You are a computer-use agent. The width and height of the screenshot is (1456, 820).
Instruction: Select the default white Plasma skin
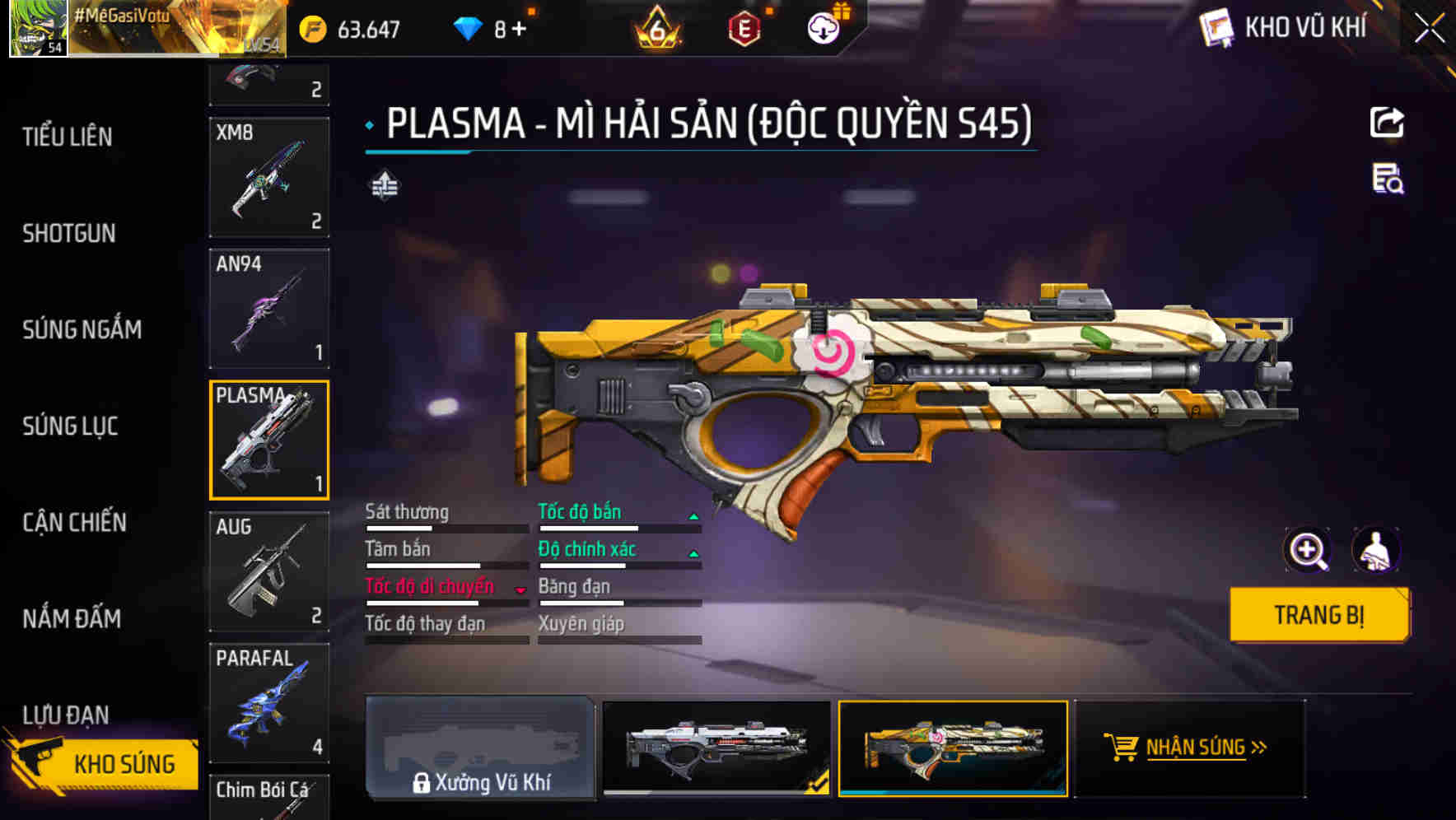pos(716,747)
